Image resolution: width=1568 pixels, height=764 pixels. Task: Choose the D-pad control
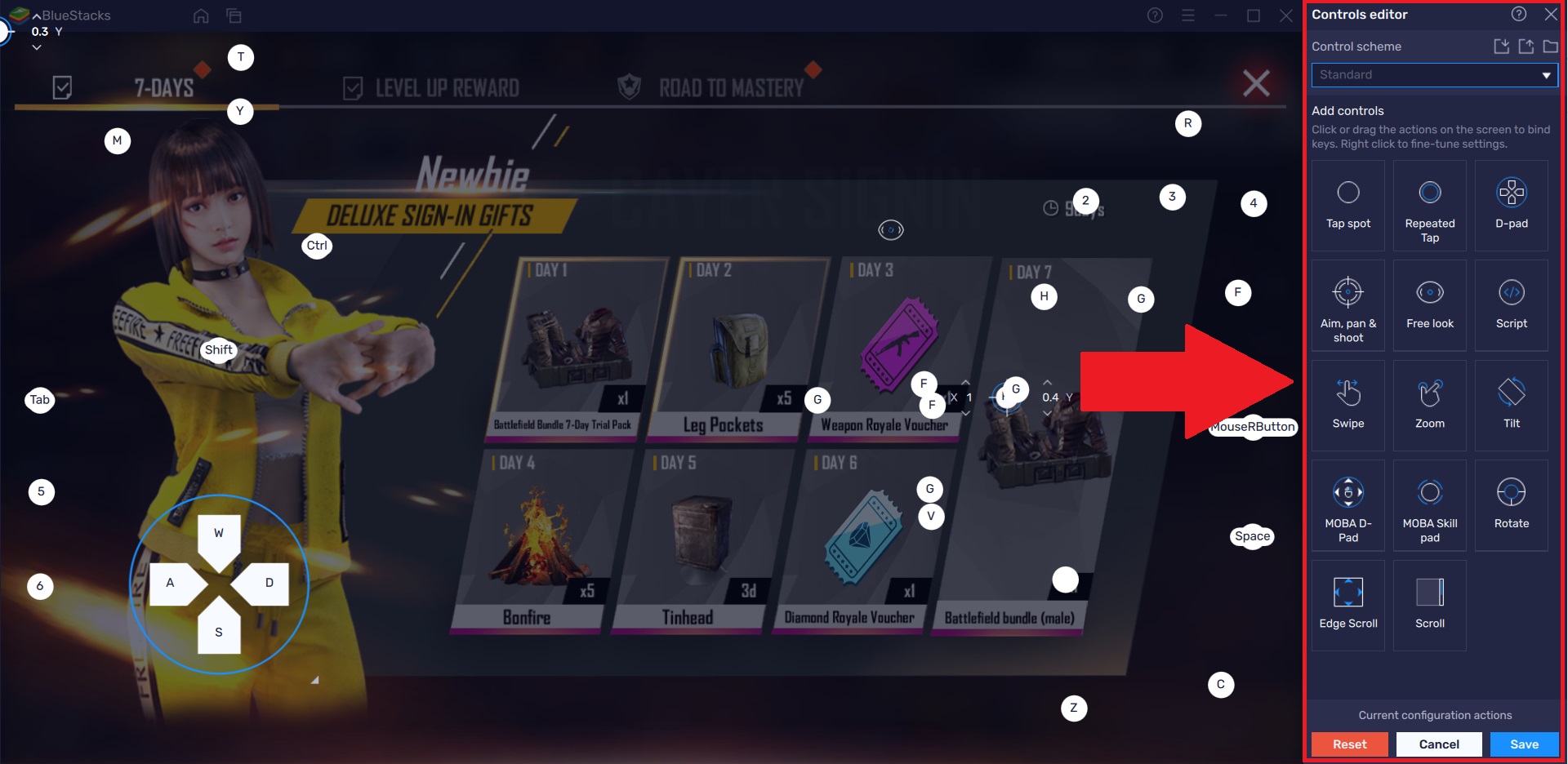click(1512, 206)
